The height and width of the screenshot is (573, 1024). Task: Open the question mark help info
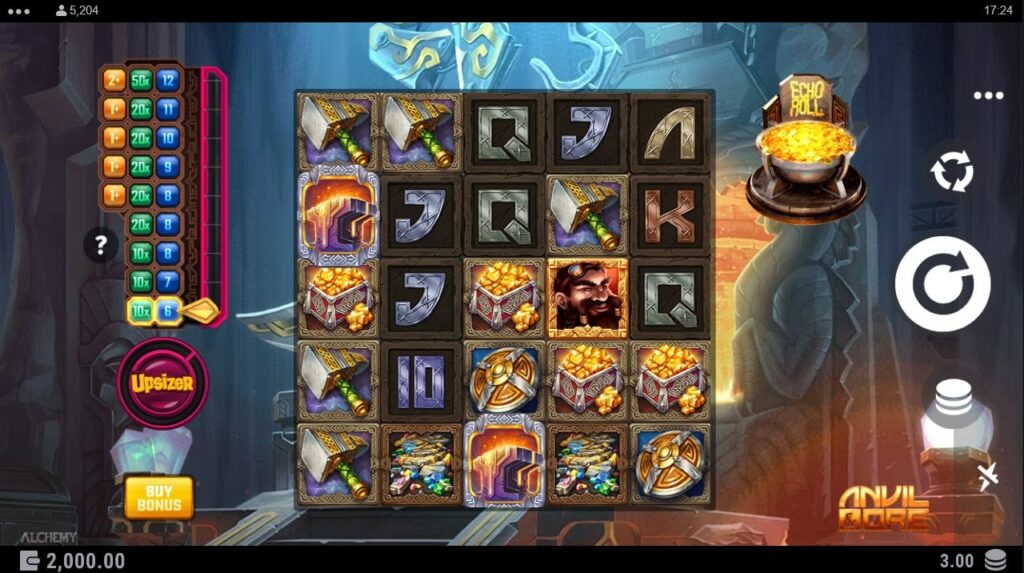pos(101,244)
